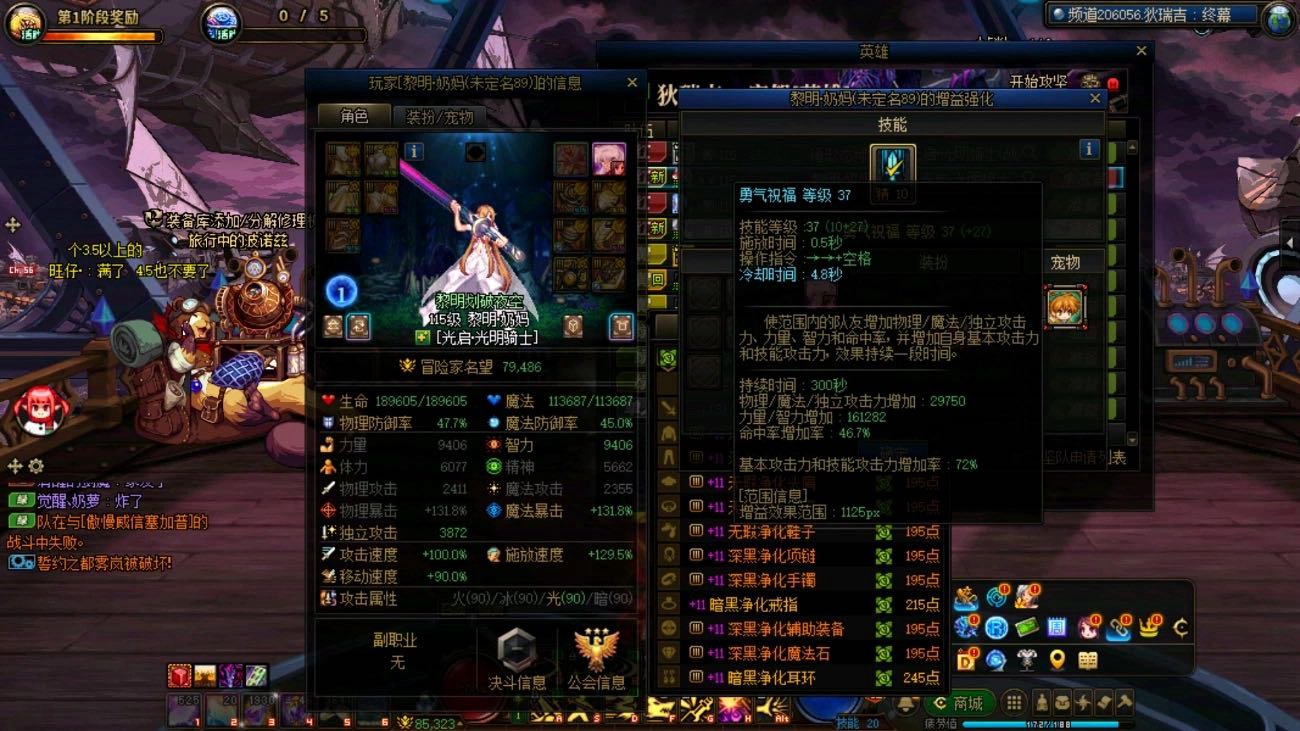1300x731 pixels.
Task: Select the 勇气祝福 buff skill icon
Action: (x=891, y=164)
